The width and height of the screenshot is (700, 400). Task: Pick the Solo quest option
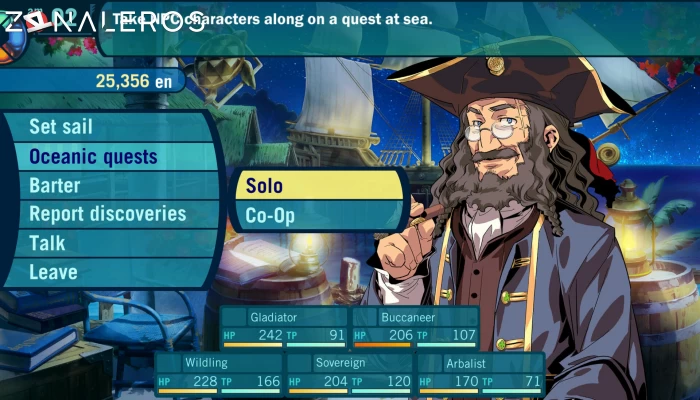click(x=318, y=186)
